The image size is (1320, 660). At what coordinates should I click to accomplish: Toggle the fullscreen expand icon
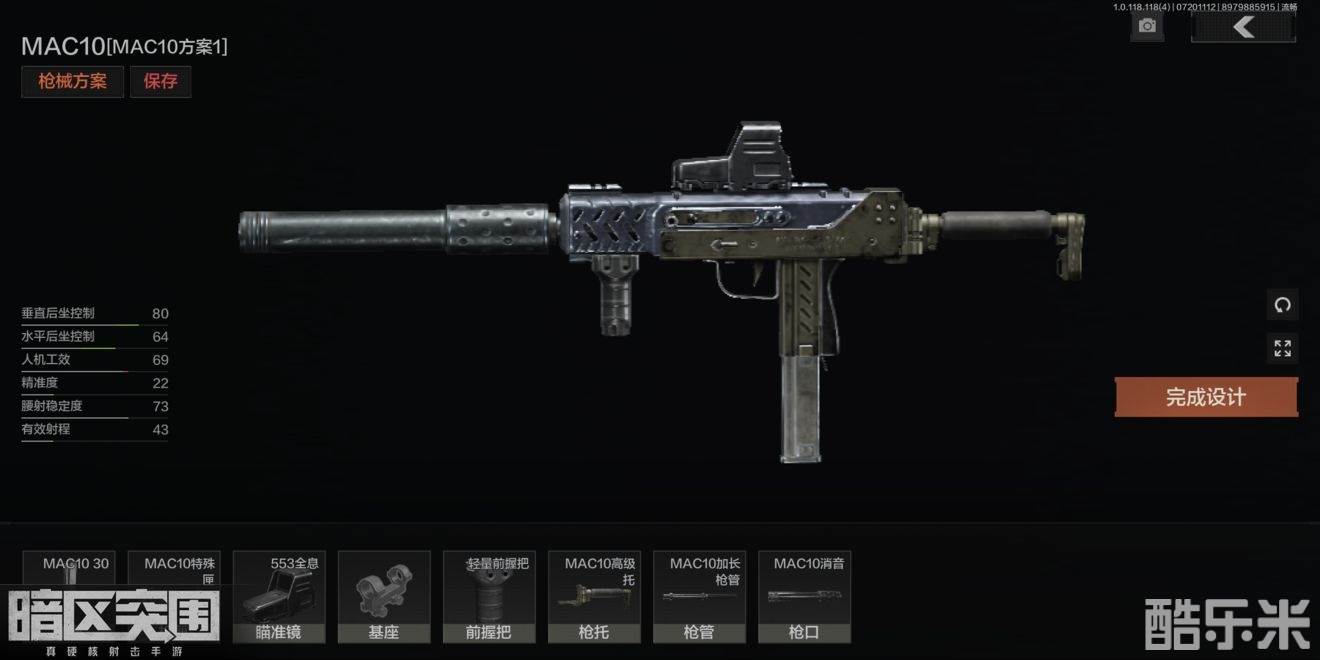(x=1282, y=348)
